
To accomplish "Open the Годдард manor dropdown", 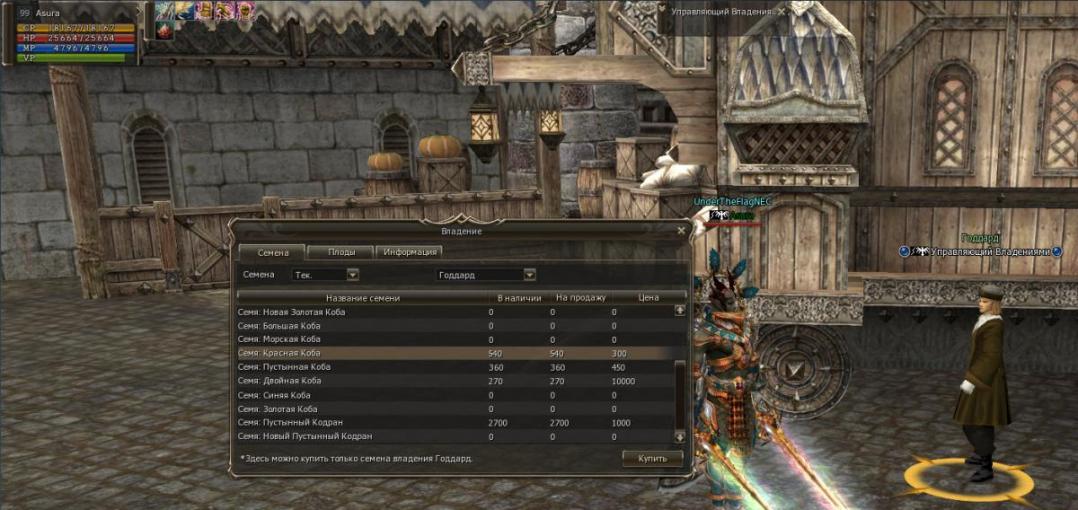I will click(529, 274).
